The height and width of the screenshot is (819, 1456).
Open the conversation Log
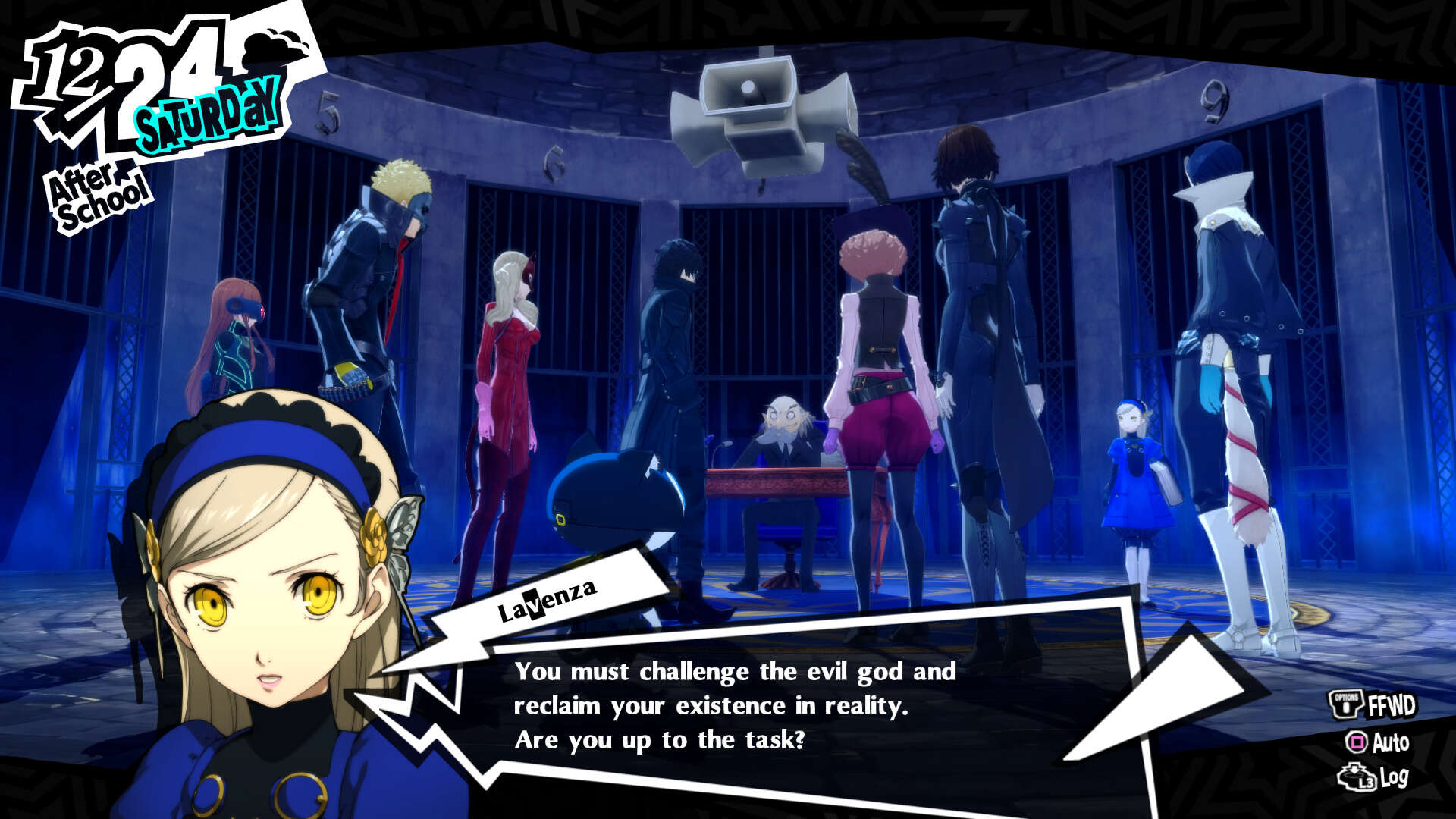pyautogui.click(x=1373, y=777)
